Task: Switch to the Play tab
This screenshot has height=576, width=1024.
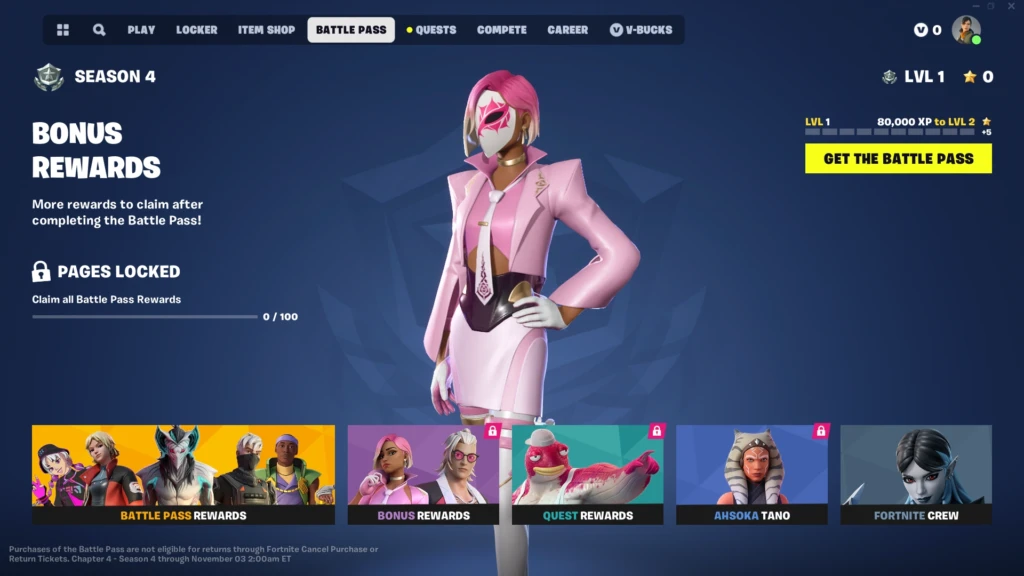Action: pyautogui.click(x=141, y=30)
